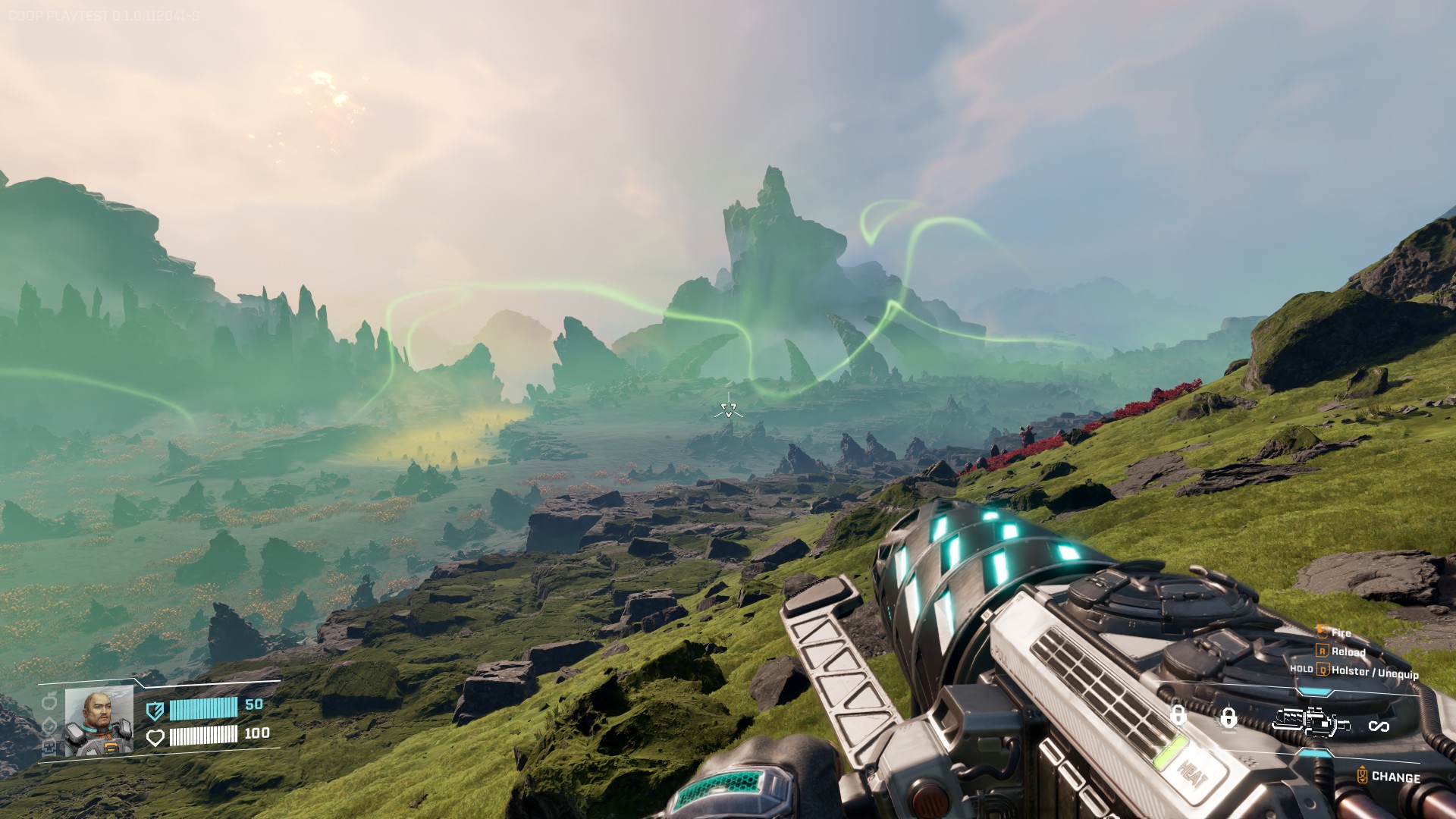
Task: Click the player character portrait
Action: coord(99,721)
